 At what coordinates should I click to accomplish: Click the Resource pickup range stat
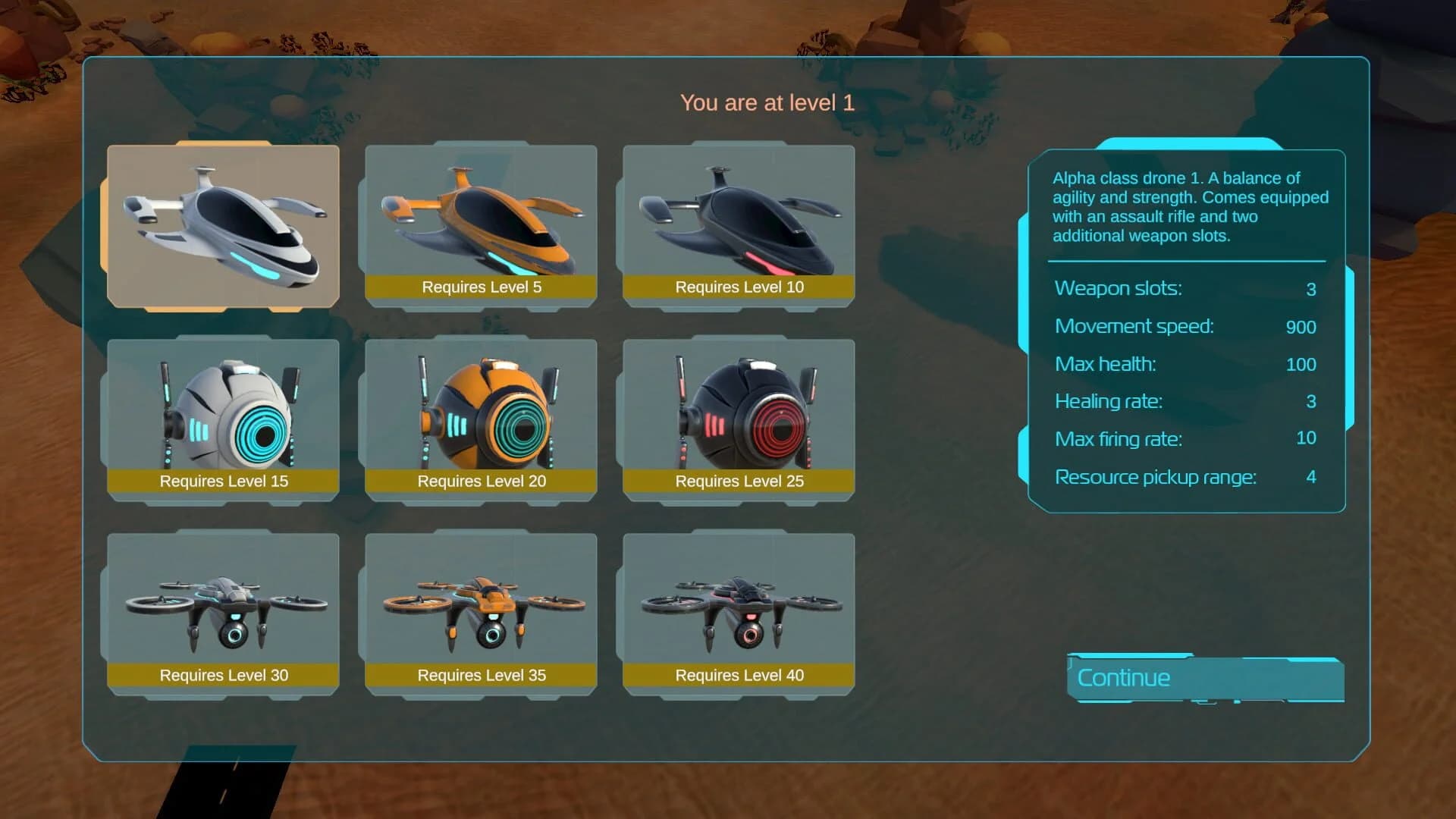pyautogui.click(x=1156, y=477)
